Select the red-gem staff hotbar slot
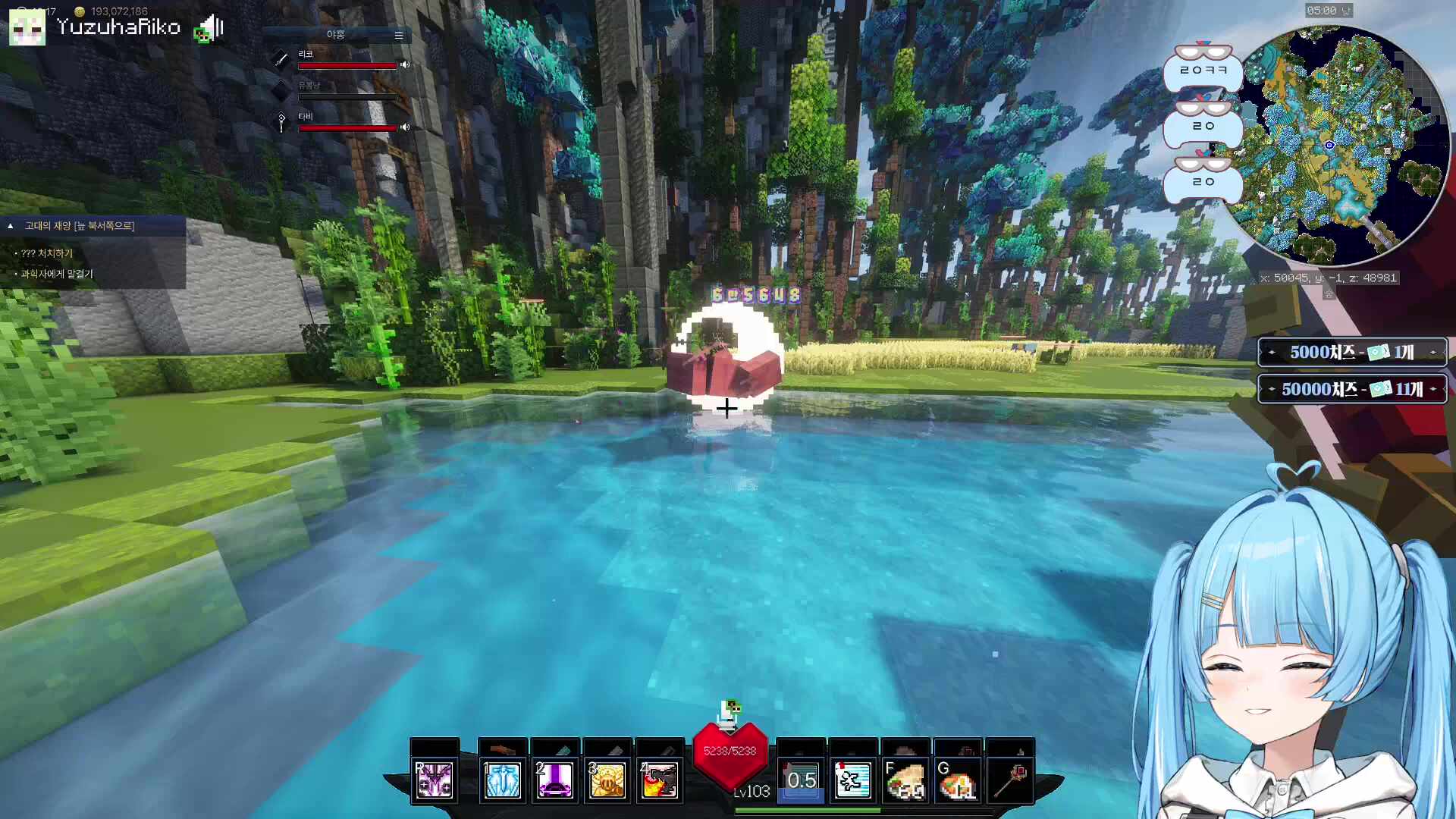 coord(1010,780)
